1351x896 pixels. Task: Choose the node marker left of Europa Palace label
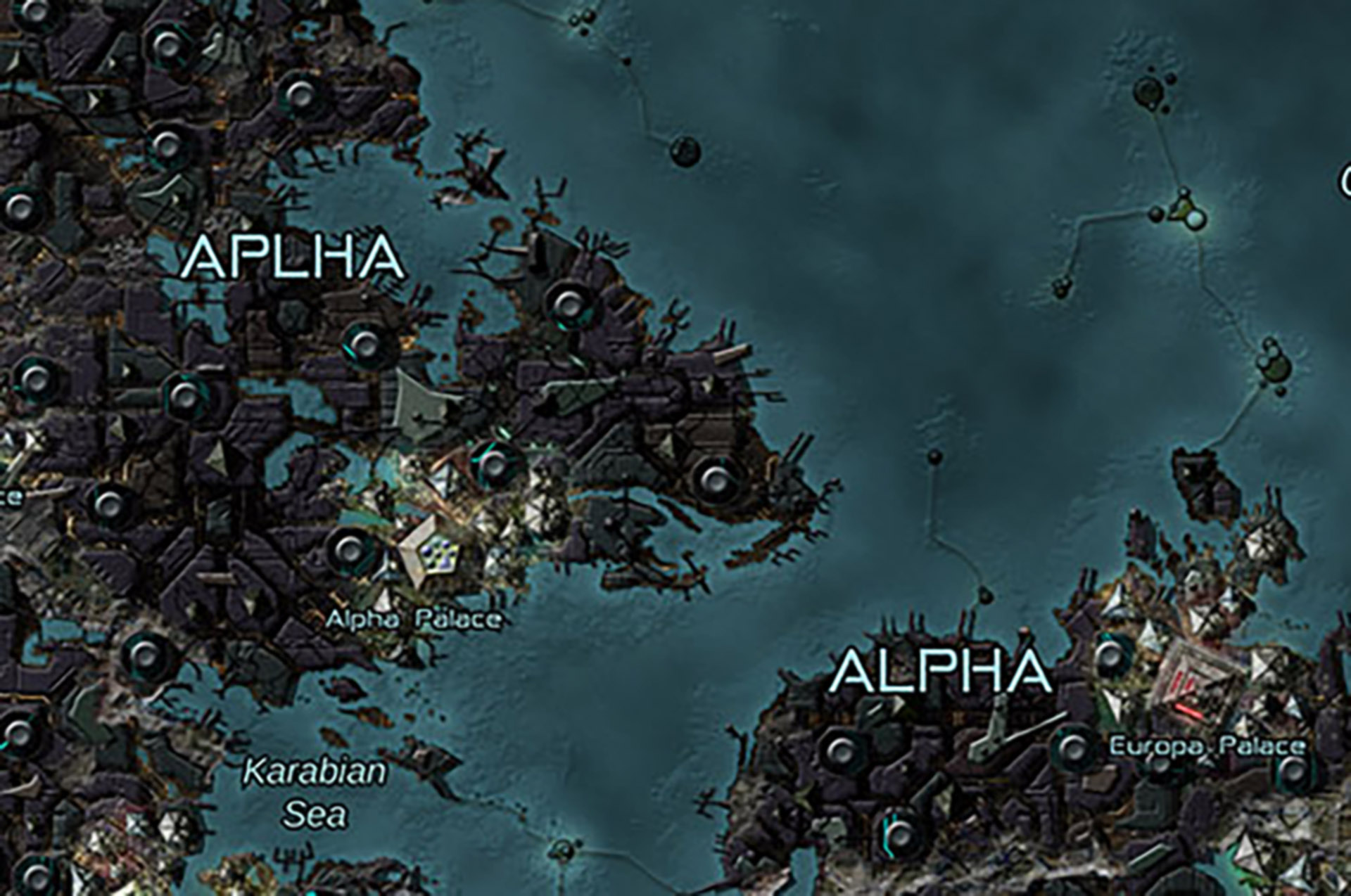[1074, 748]
